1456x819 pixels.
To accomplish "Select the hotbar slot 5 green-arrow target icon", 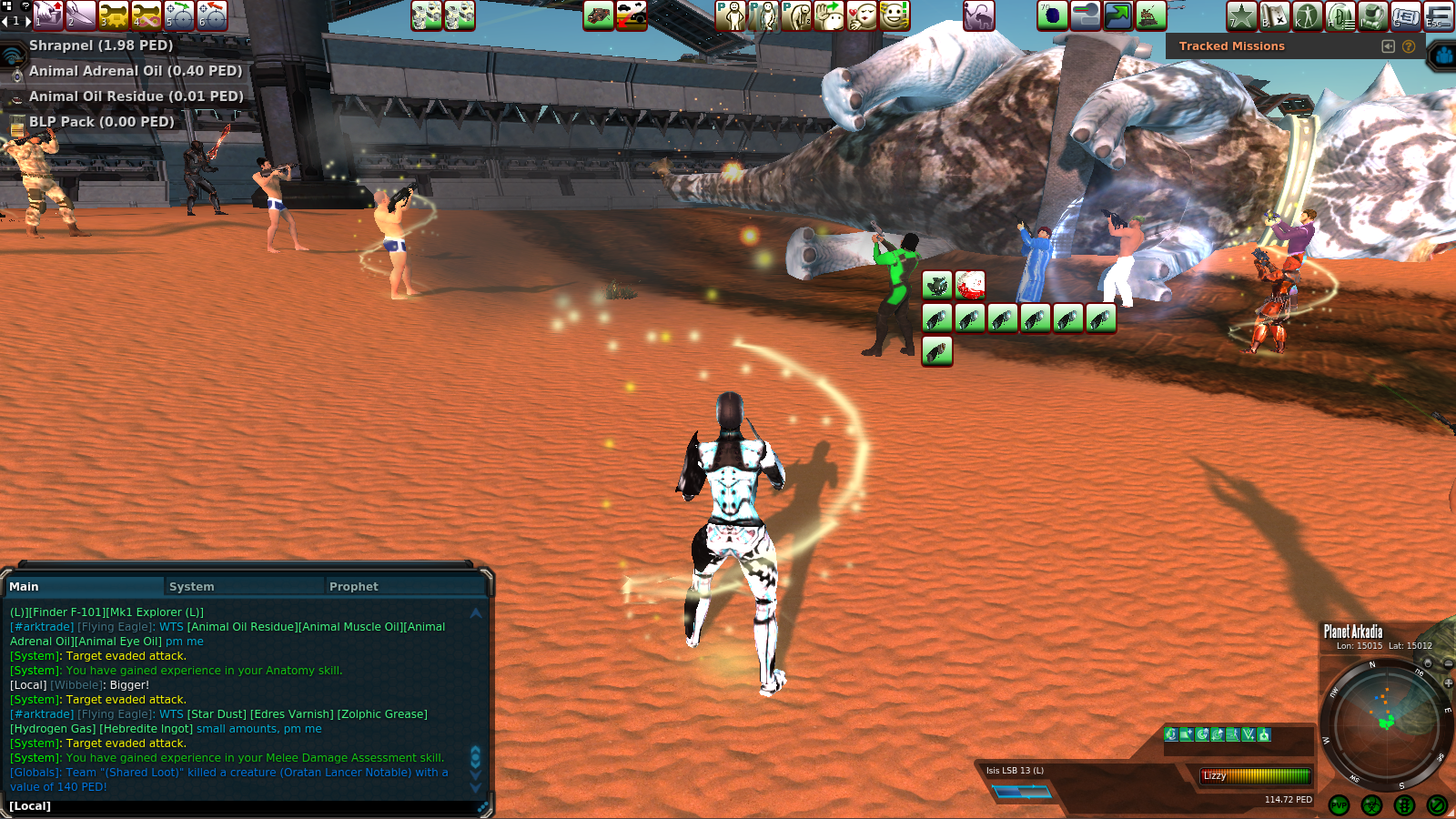I will coord(179,15).
